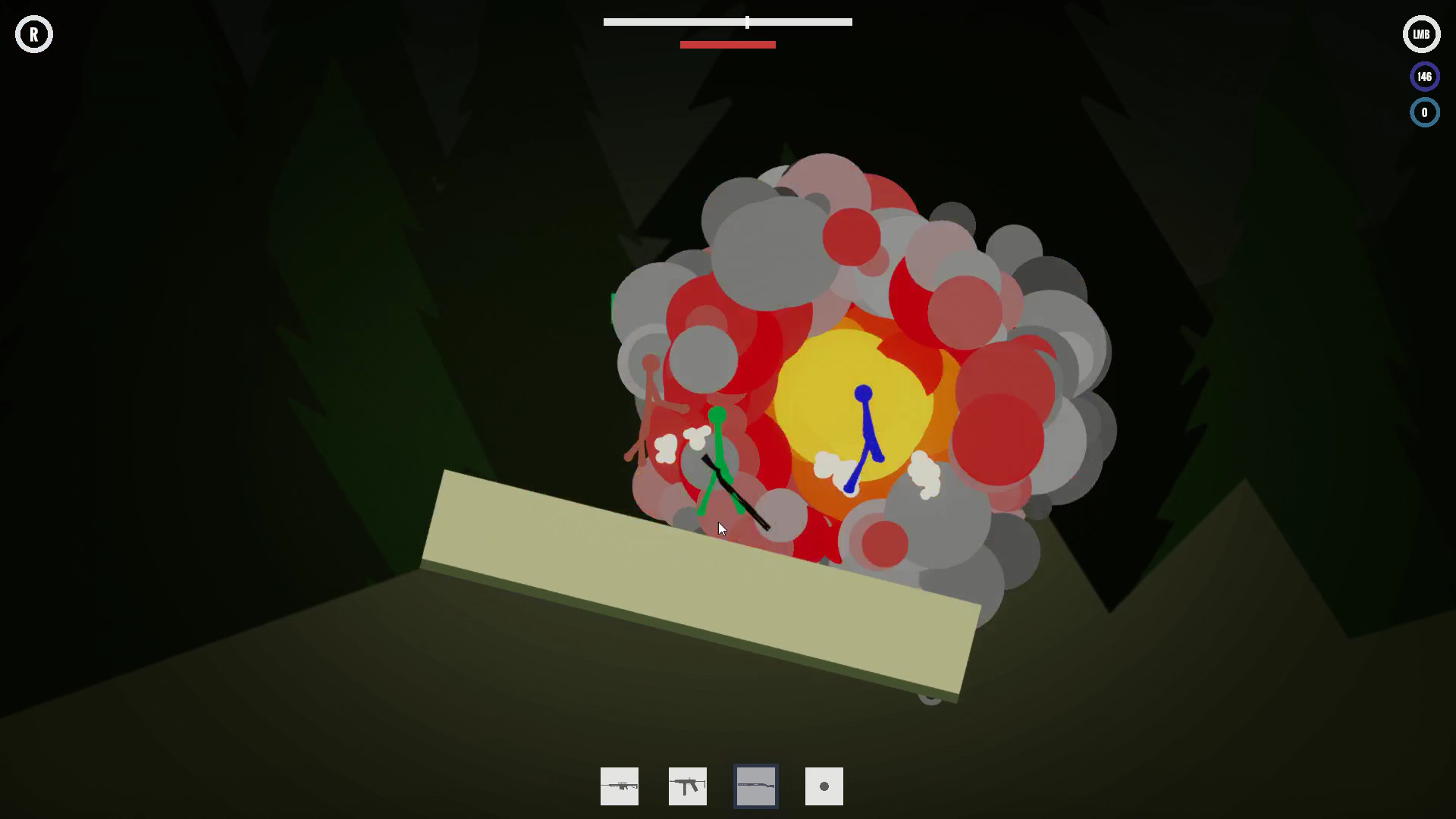Click the white health bar marker notch
This screenshot has width=1456, height=819.
pos(747,22)
